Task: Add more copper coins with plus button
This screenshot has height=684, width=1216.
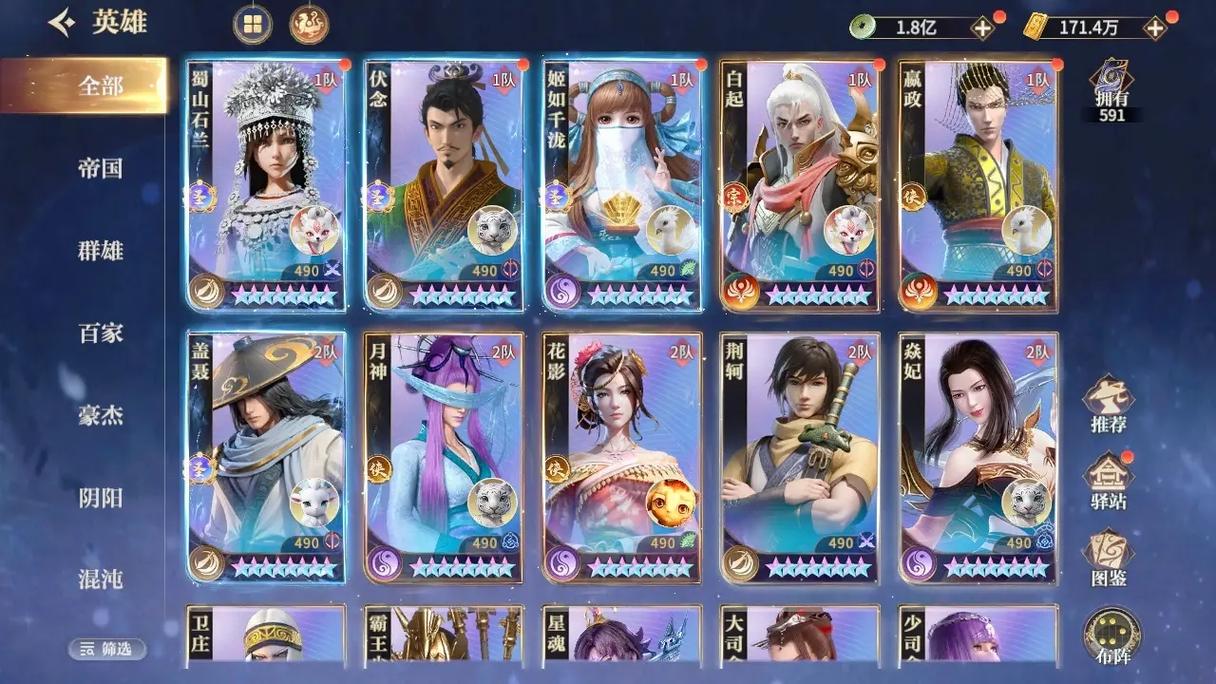Action: 983,28
